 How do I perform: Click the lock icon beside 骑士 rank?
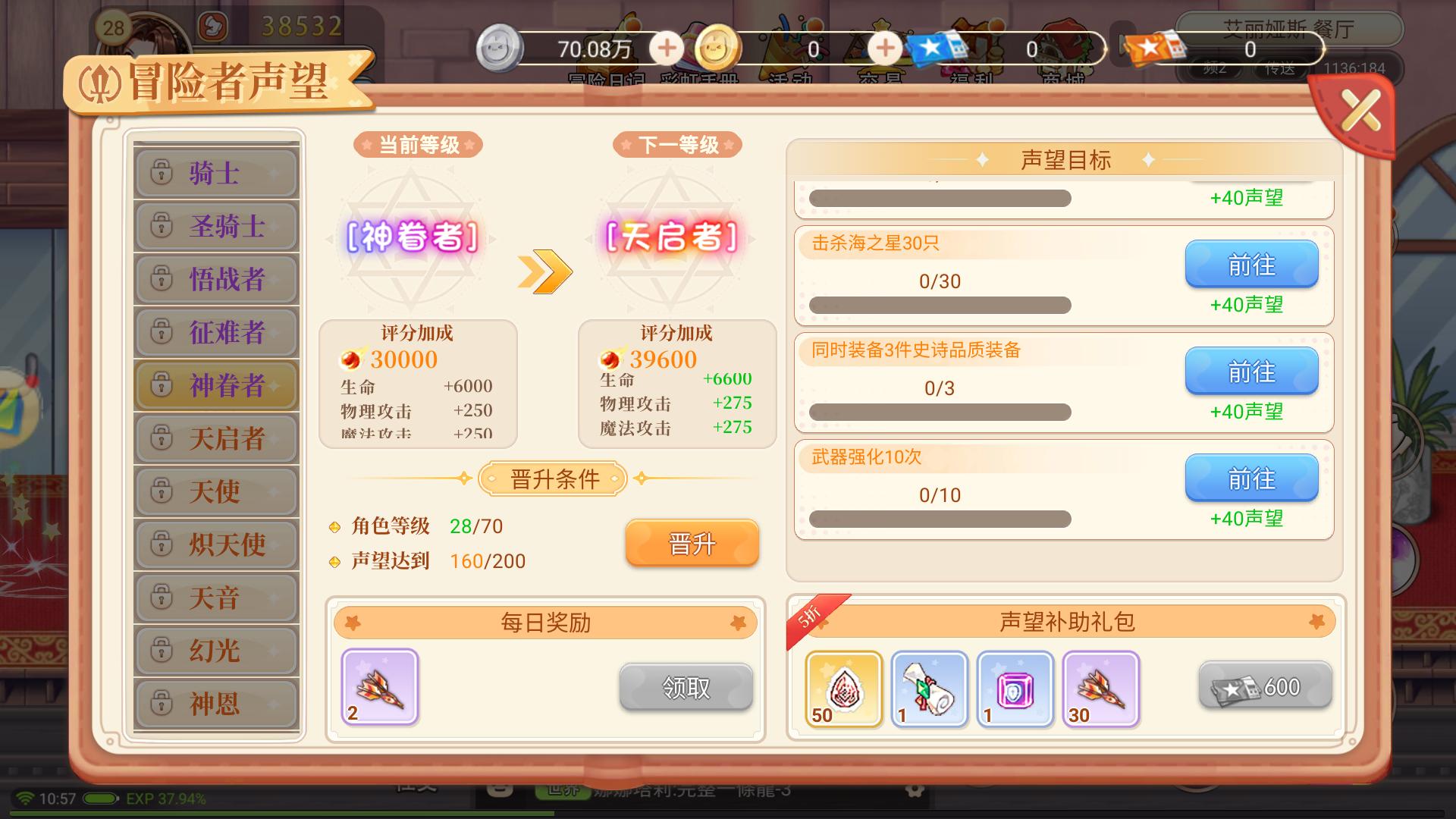(x=161, y=172)
